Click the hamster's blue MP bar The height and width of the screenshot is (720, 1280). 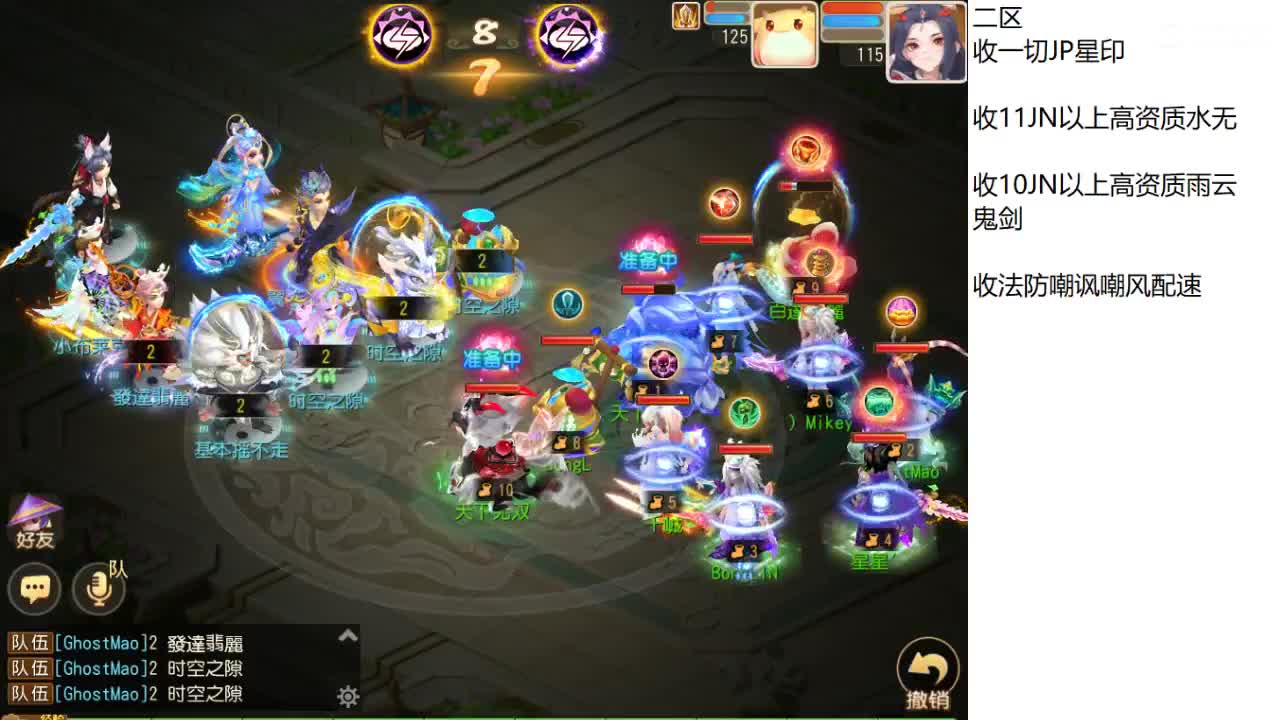pyautogui.click(x=725, y=19)
